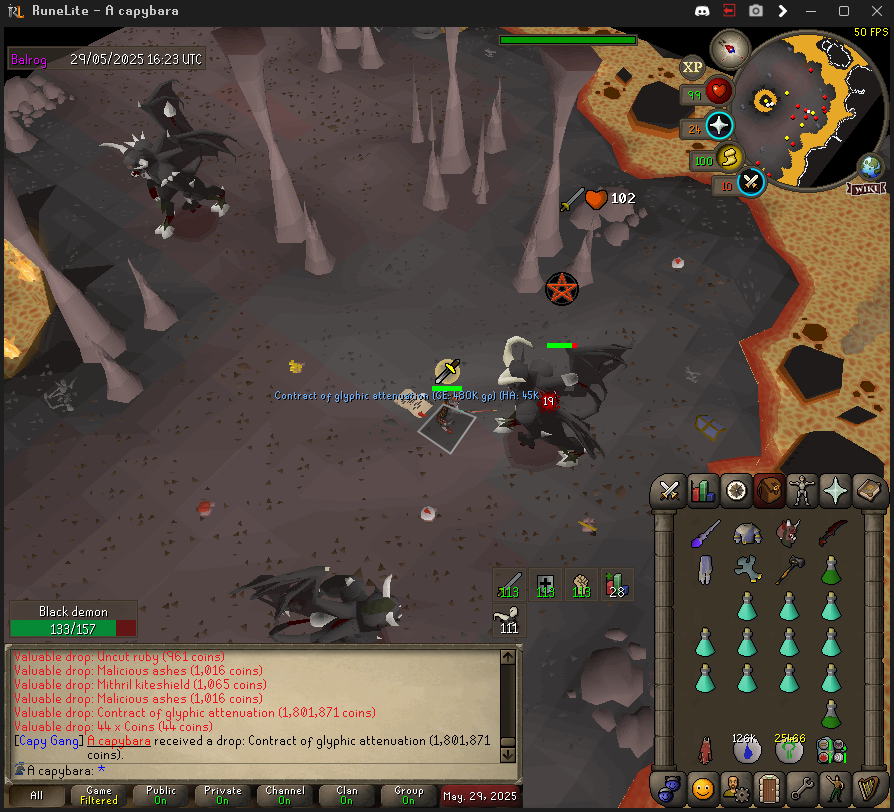Toggle run energy boot orb
Screen dimensions: 894x812
pyautogui.click(x=729, y=157)
